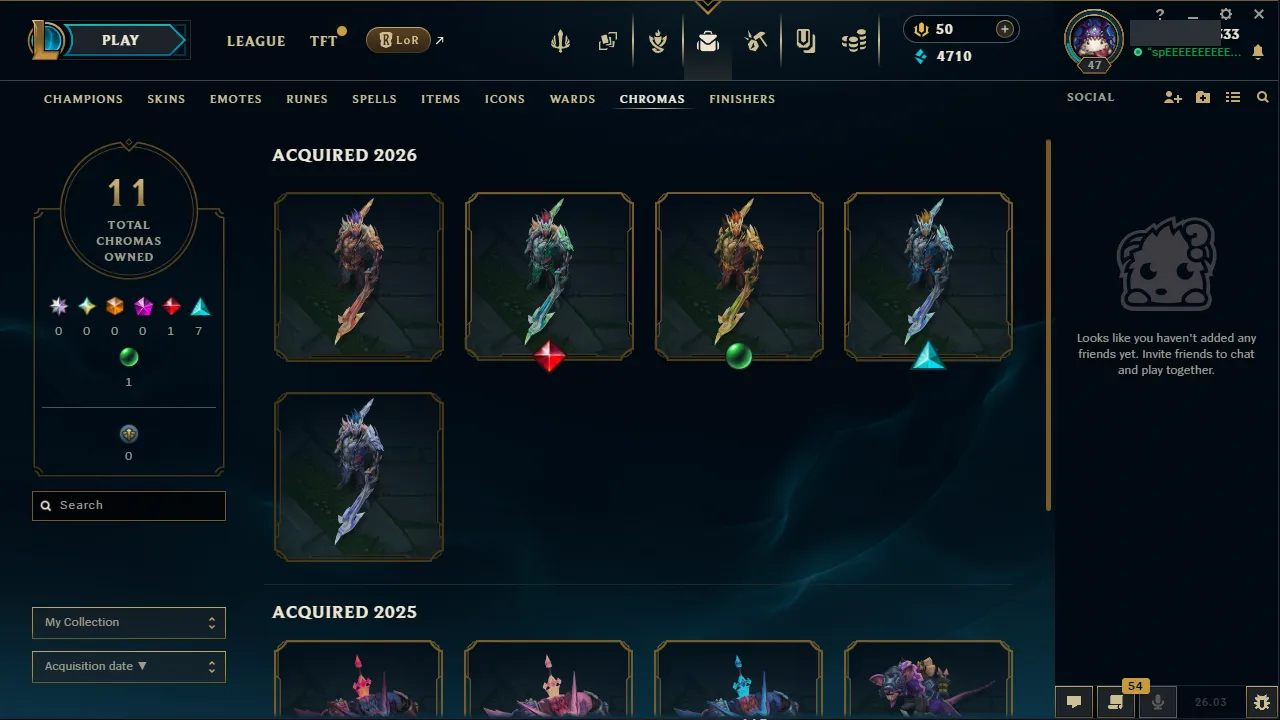Viewport: 1280px width, 720px height.
Task: Click the chroma Search input field
Action: click(128, 505)
